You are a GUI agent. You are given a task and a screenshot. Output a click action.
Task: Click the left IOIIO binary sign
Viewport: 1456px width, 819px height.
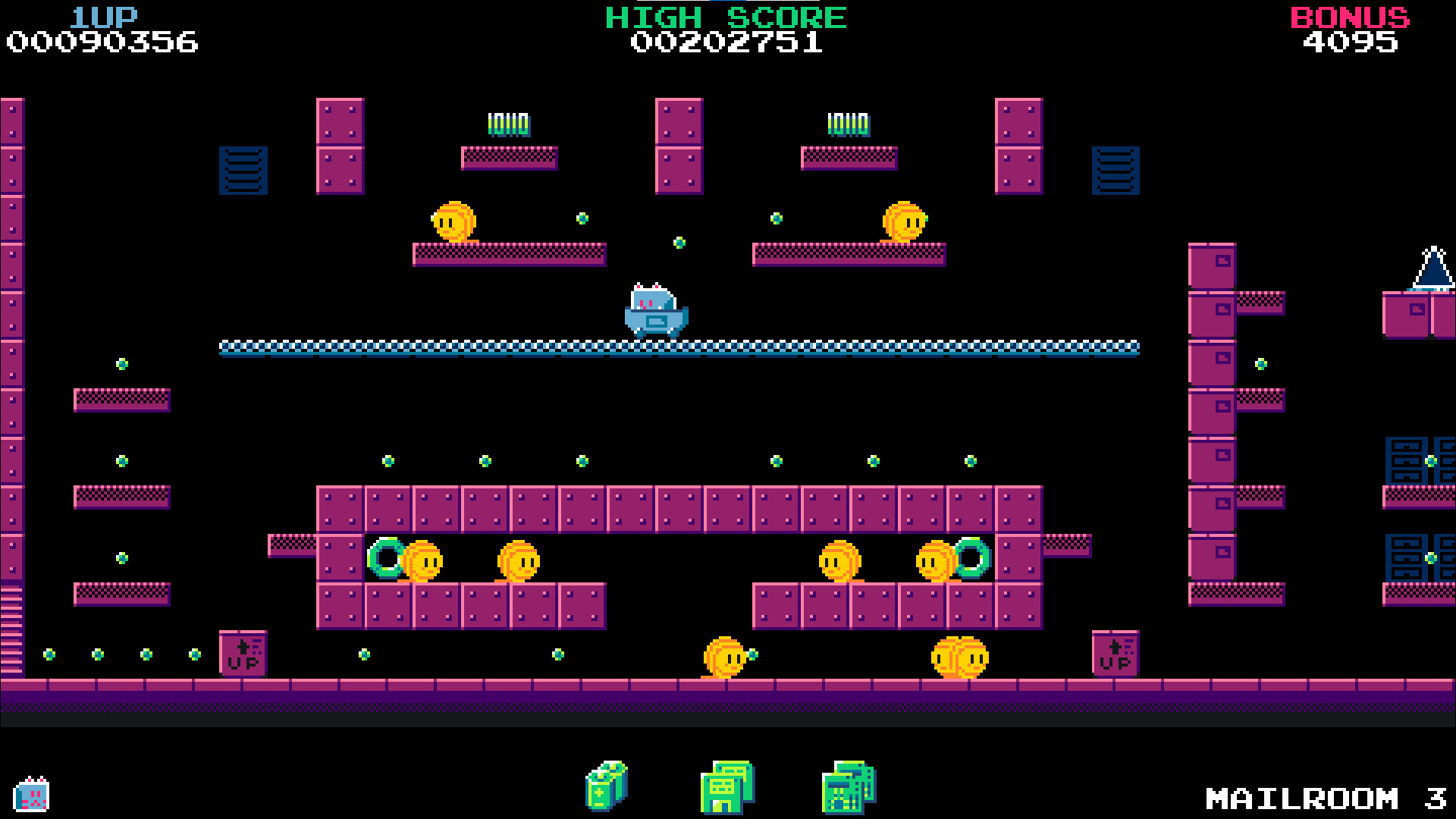coord(507,123)
